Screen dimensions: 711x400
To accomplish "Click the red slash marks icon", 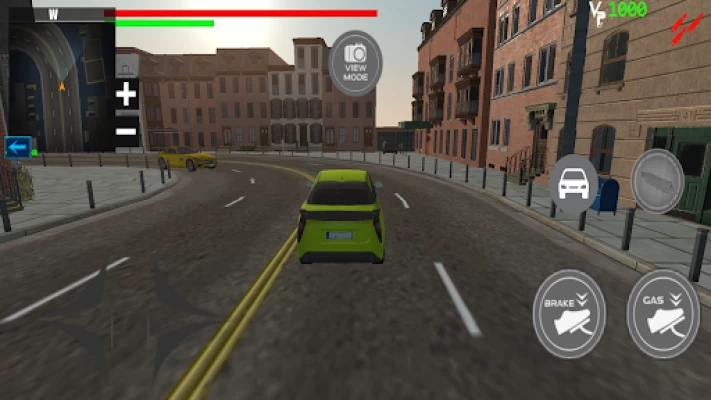I will point(685,24).
